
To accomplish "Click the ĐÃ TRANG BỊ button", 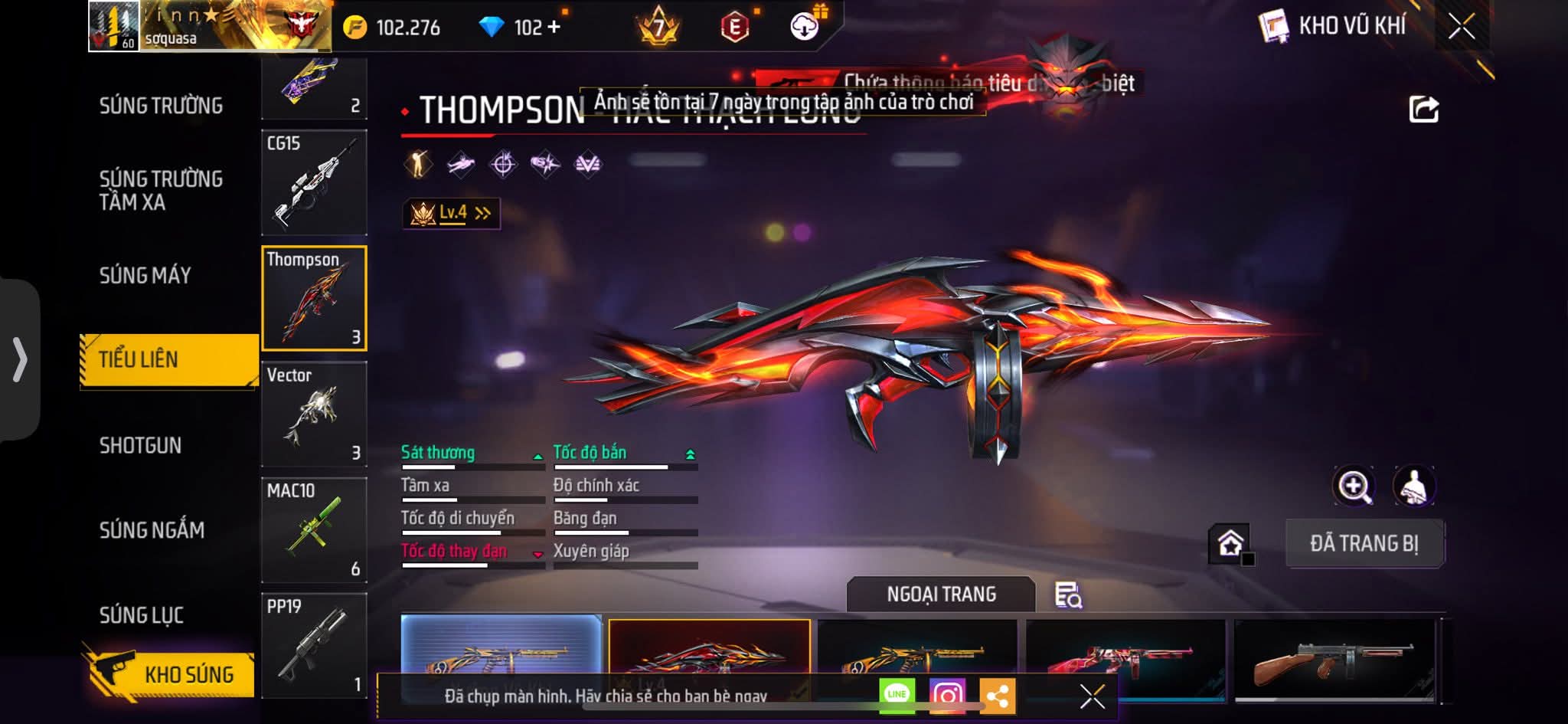I will click(x=1364, y=543).
